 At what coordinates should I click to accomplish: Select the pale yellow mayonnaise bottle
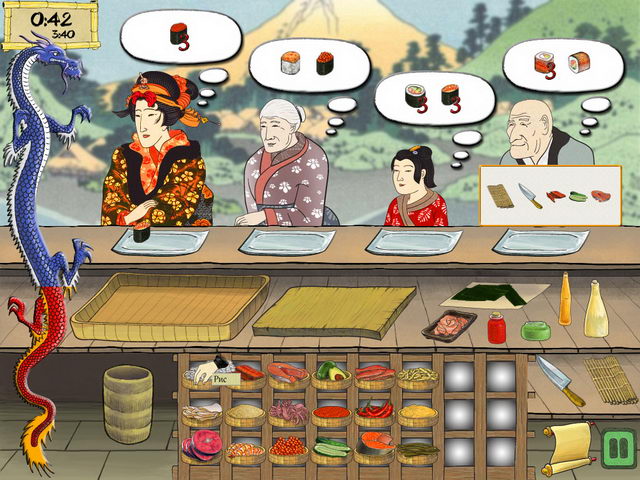click(x=596, y=308)
